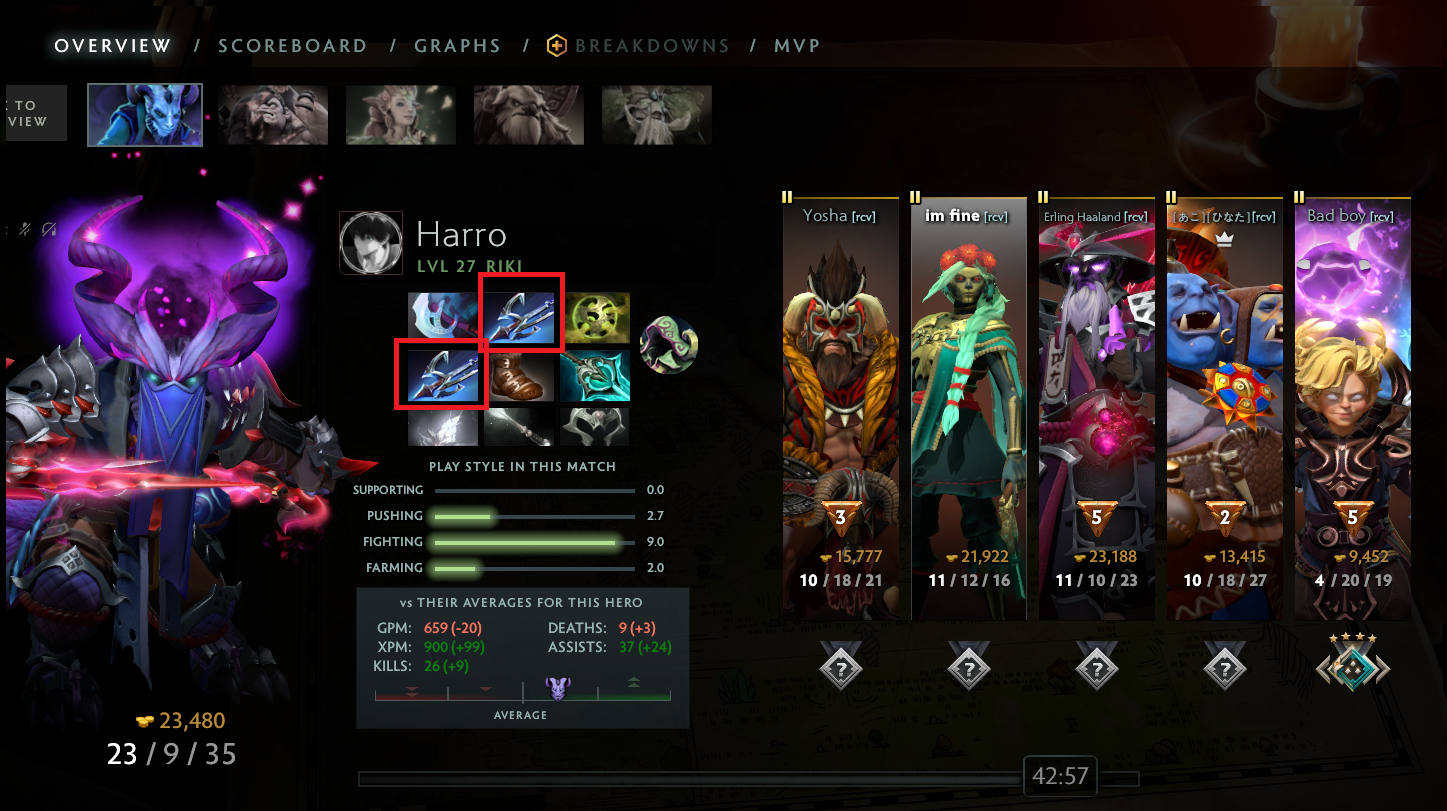Switch to the SCOREBOARD tab
This screenshot has width=1447, height=811.
click(x=293, y=45)
